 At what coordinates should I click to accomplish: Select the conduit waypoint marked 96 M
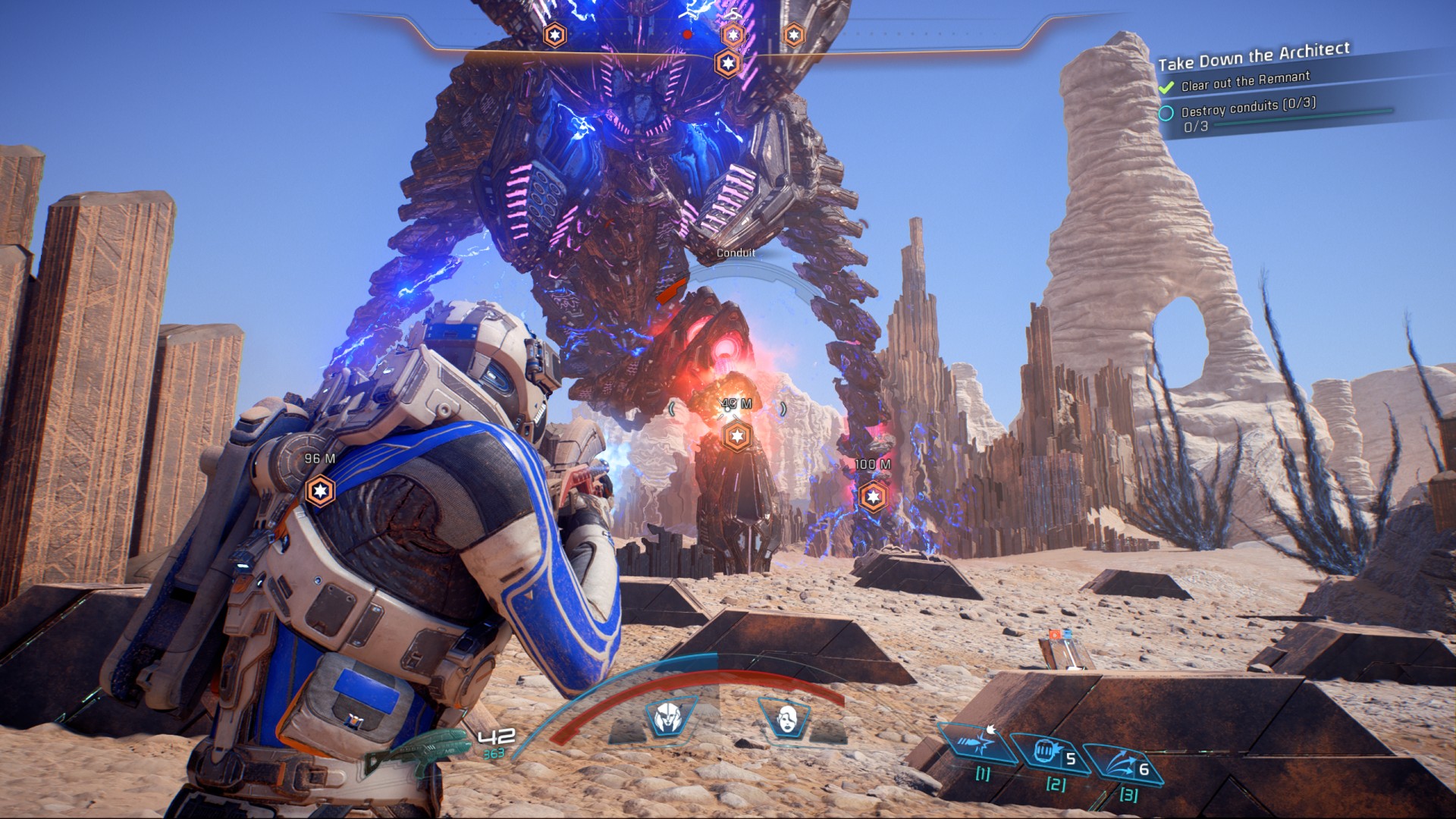320,491
